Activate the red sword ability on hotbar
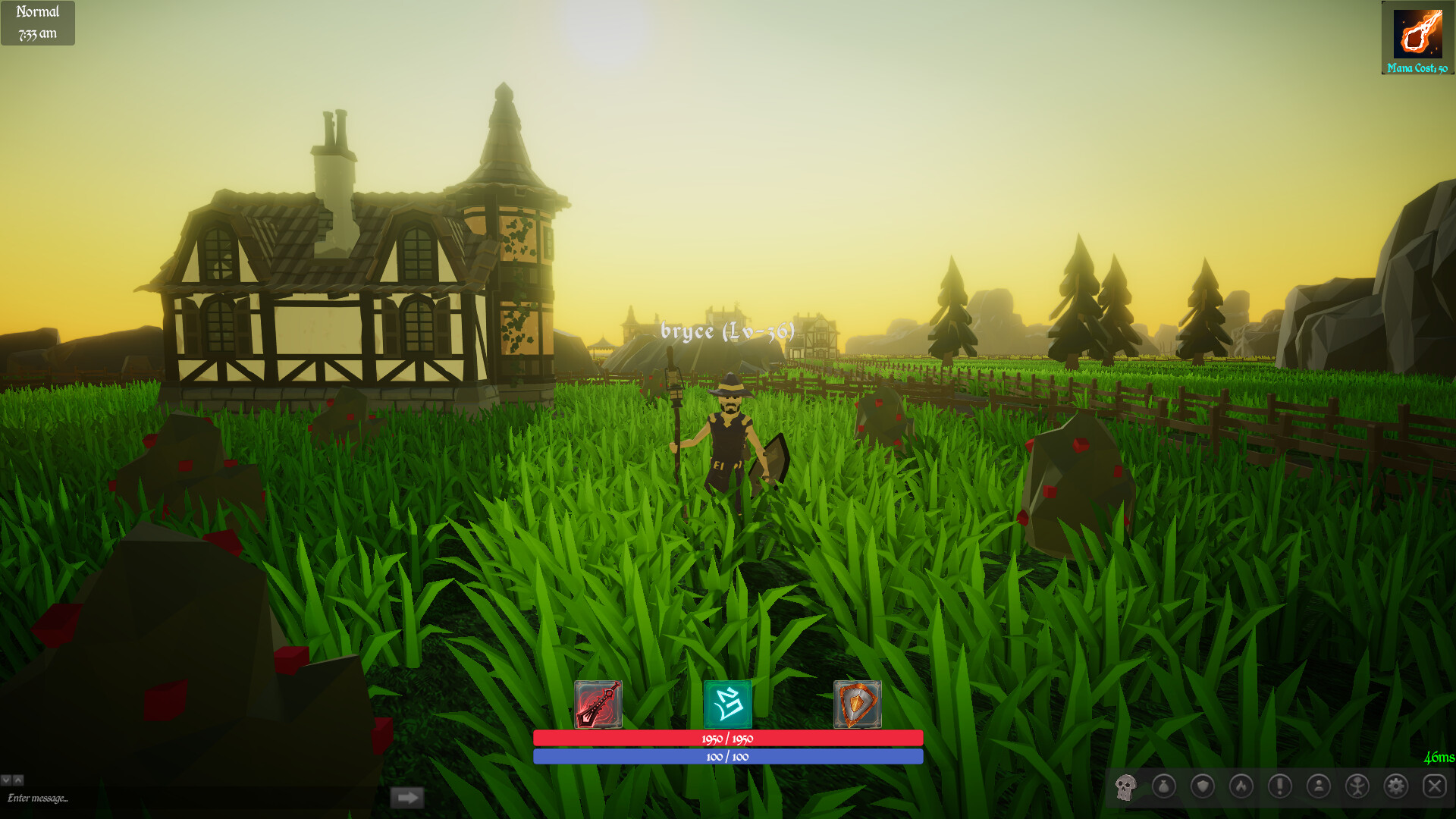 [598, 705]
